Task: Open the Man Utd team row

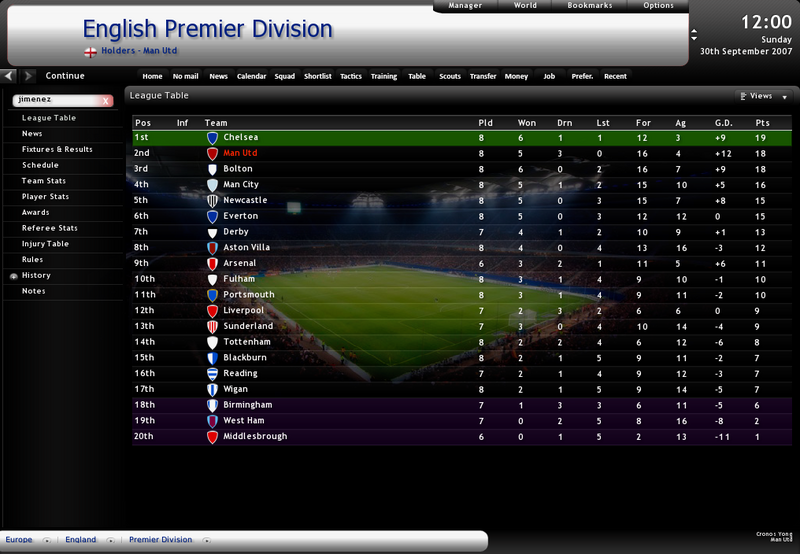Action: point(241,153)
